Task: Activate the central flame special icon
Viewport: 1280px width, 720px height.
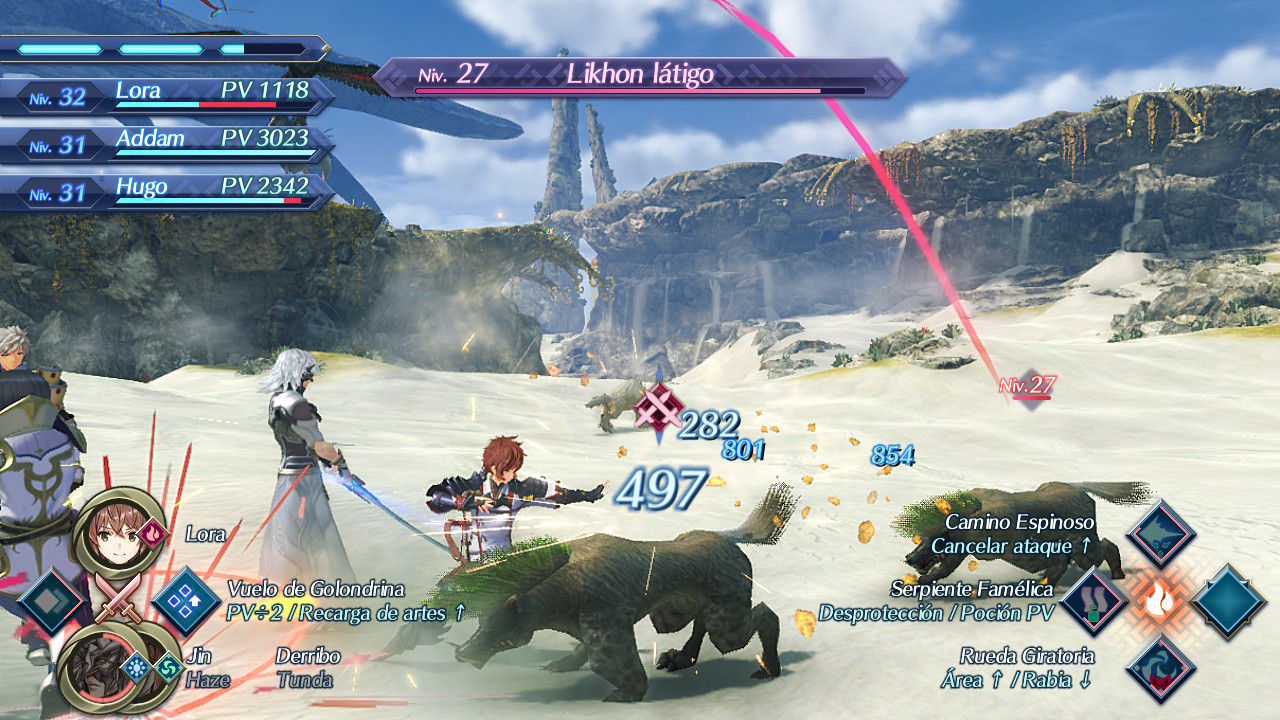Action: (x=1161, y=602)
